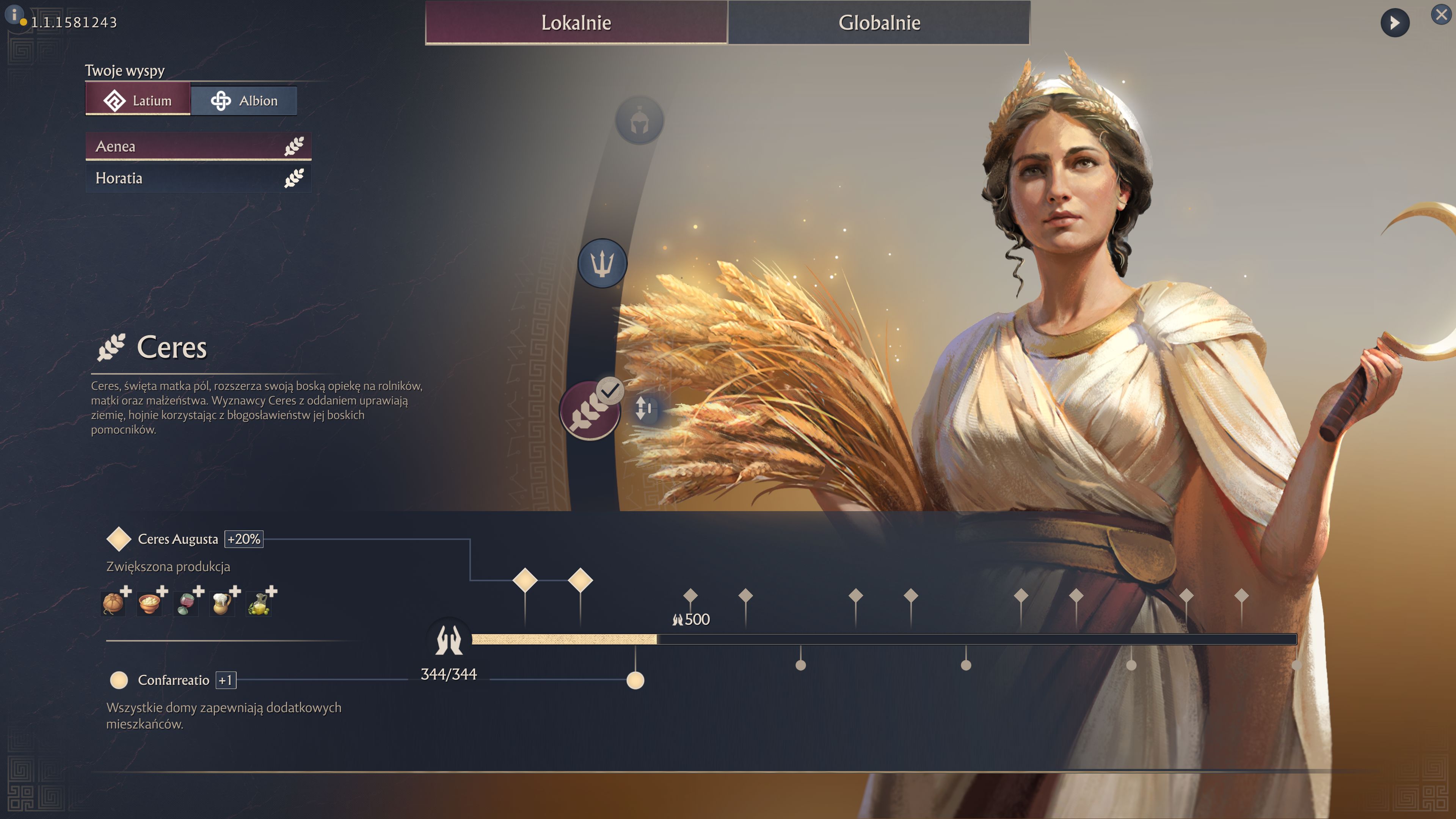Image resolution: width=1456 pixels, height=819 pixels.
Task: Click the wine production bonus icon
Action: [x=187, y=602]
